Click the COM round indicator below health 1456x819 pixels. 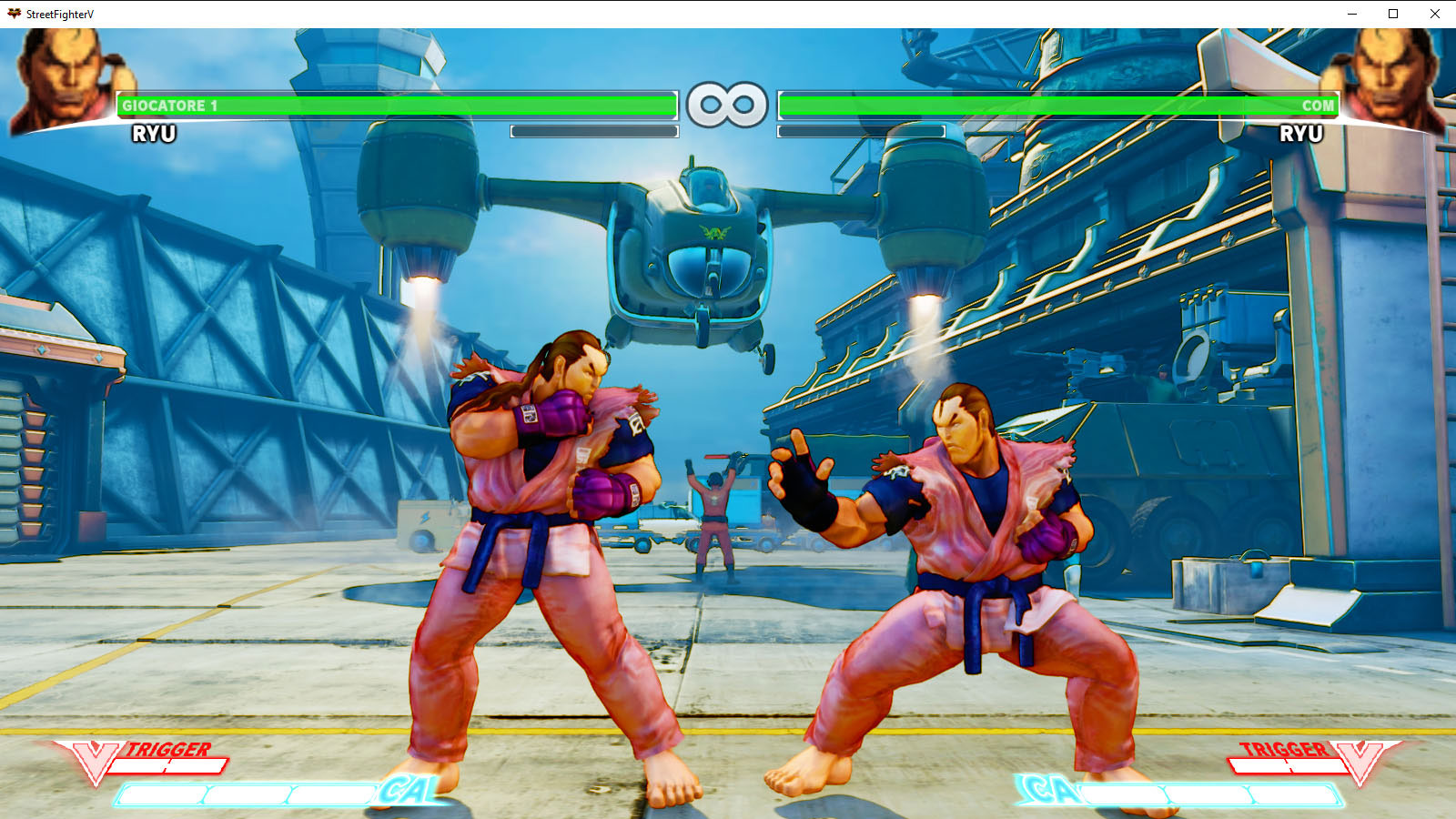(x=860, y=130)
